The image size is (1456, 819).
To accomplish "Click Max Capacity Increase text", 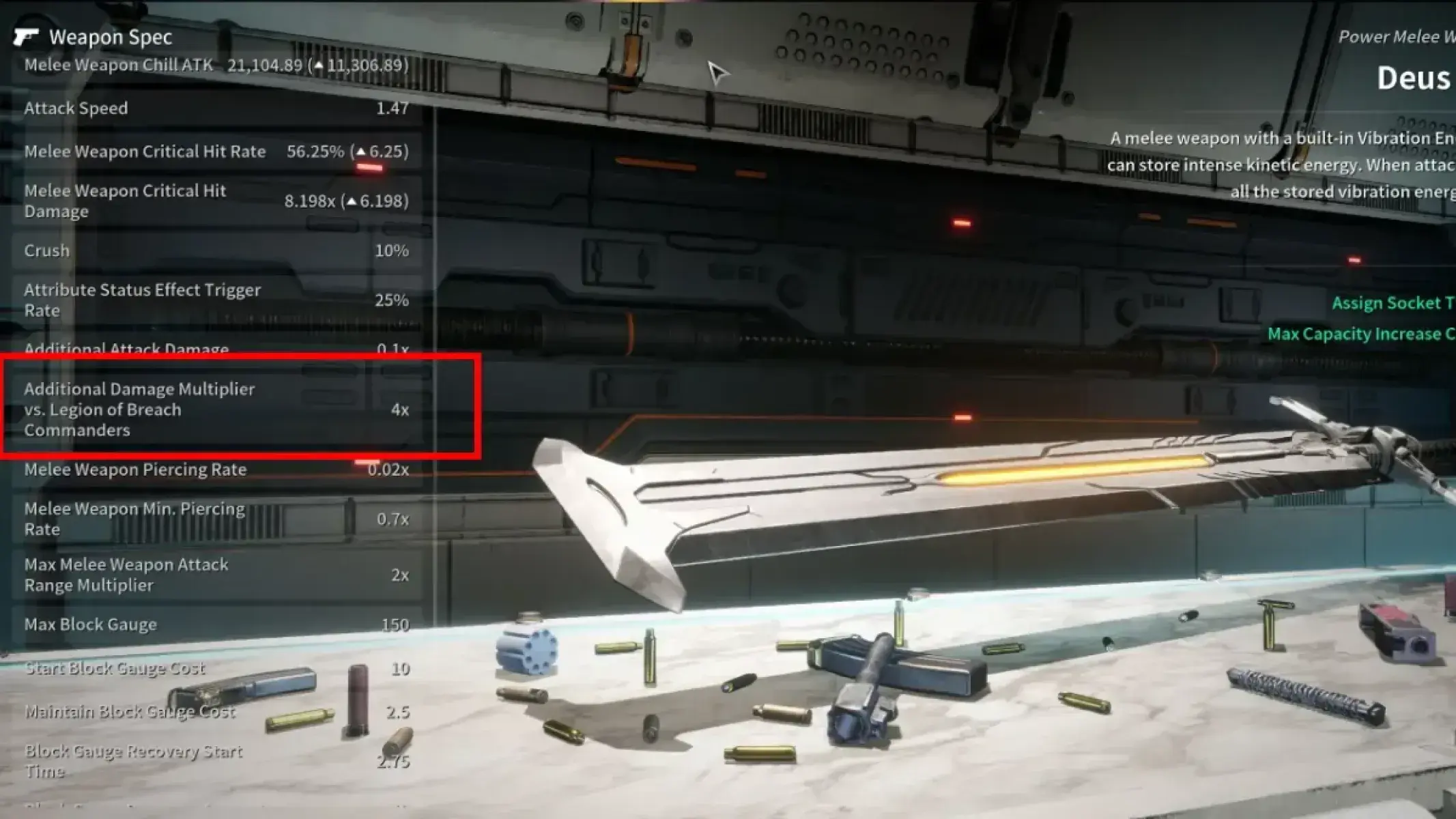I will coord(1358,334).
